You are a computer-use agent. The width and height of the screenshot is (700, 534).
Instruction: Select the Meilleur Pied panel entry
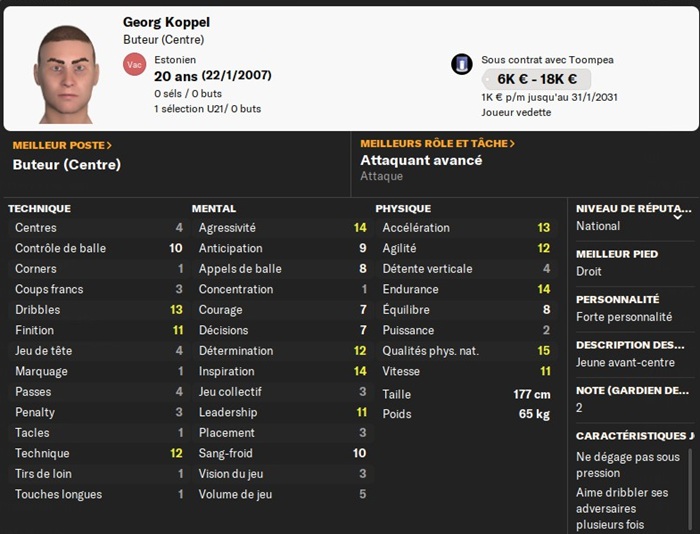point(632,262)
